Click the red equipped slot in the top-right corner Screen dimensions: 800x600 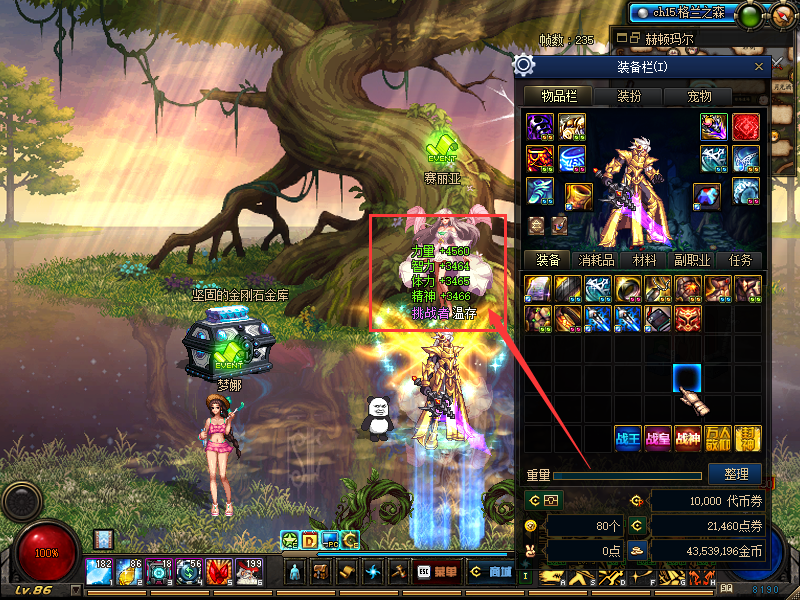coord(746,127)
